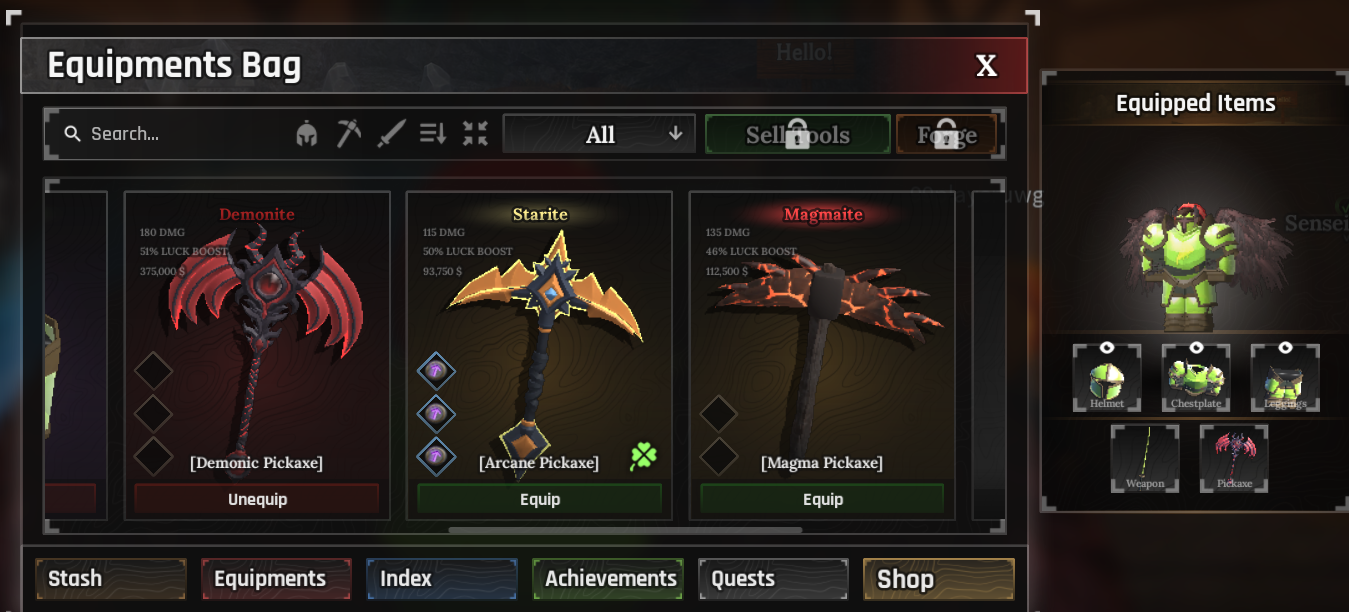Viewport: 1349px width, 612px height.
Task: Select the equipped Chestplate slot
Action: [x=1196, y=378]
